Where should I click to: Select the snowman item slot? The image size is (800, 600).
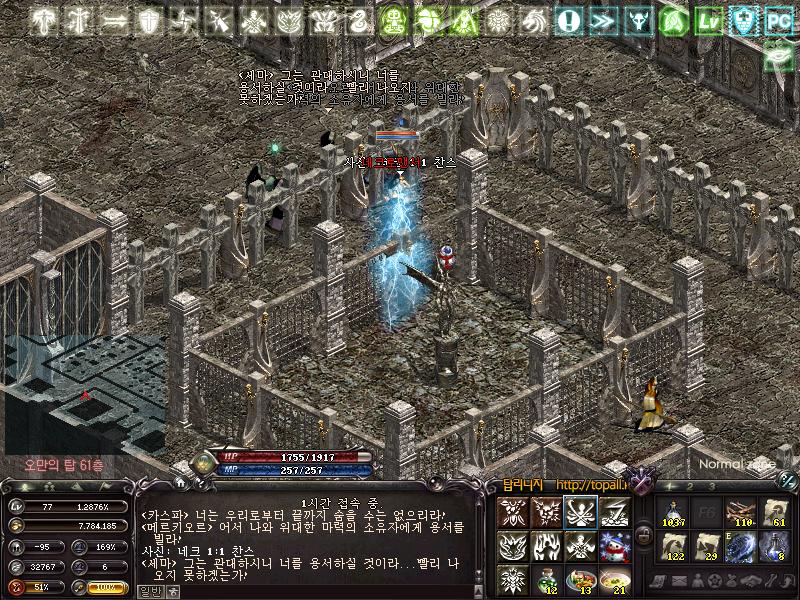pos(614,546)
